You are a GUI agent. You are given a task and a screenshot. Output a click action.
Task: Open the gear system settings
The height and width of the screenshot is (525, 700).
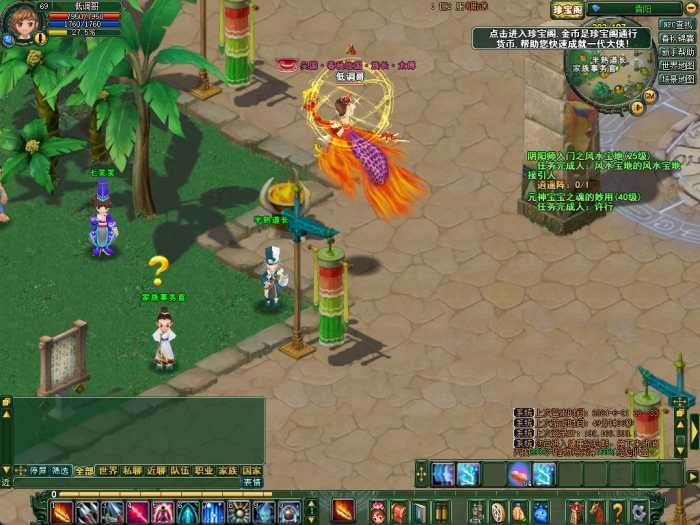639,512
